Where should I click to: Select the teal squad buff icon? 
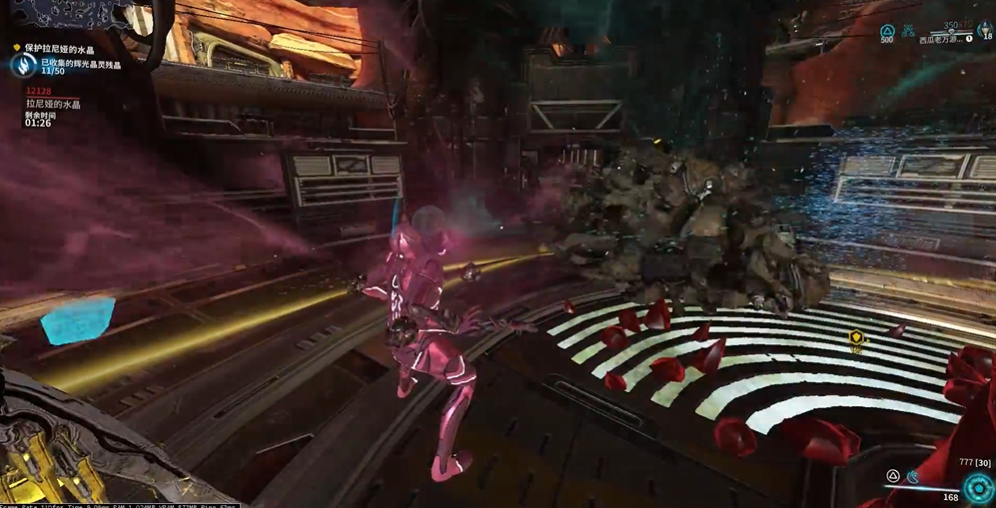tap(908, 32)
